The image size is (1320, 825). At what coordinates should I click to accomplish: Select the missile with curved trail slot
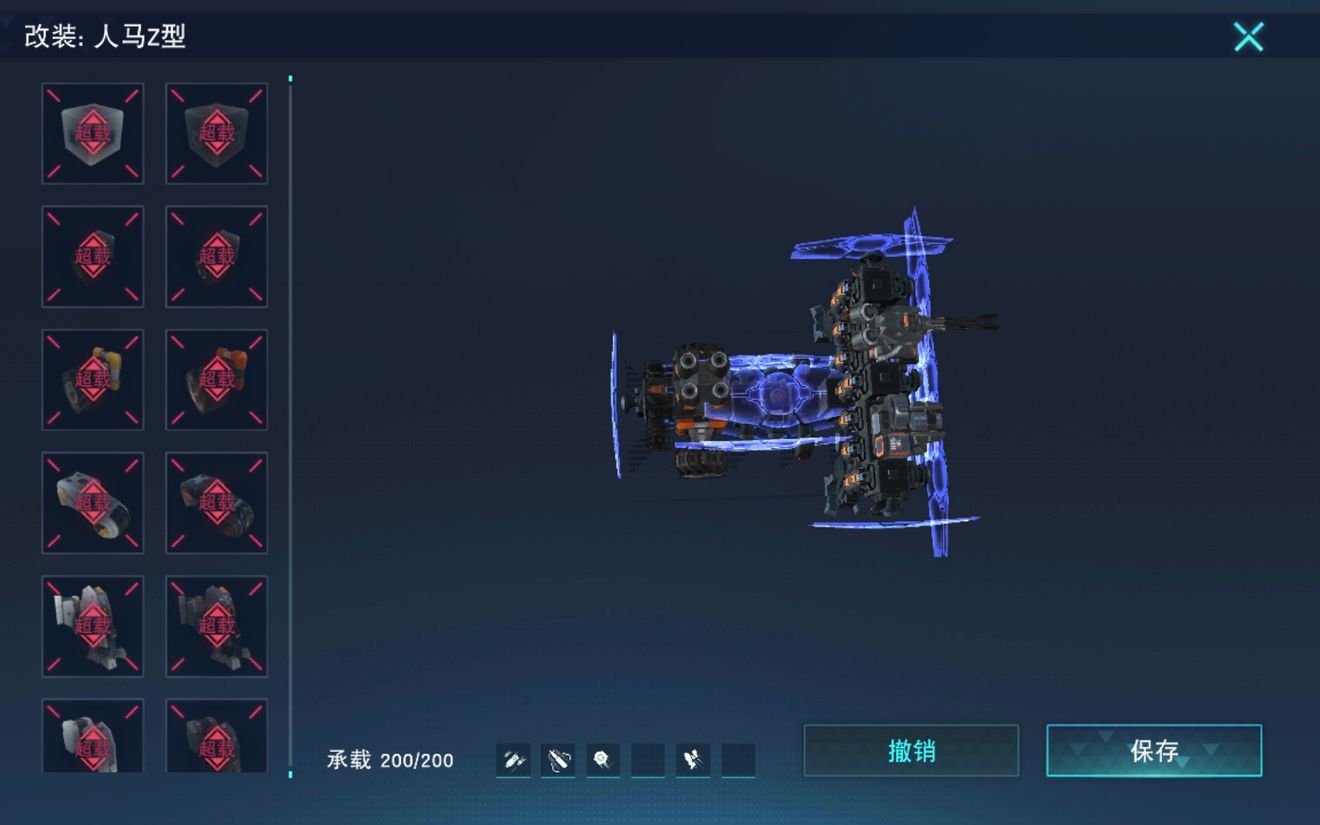[558, 761]
